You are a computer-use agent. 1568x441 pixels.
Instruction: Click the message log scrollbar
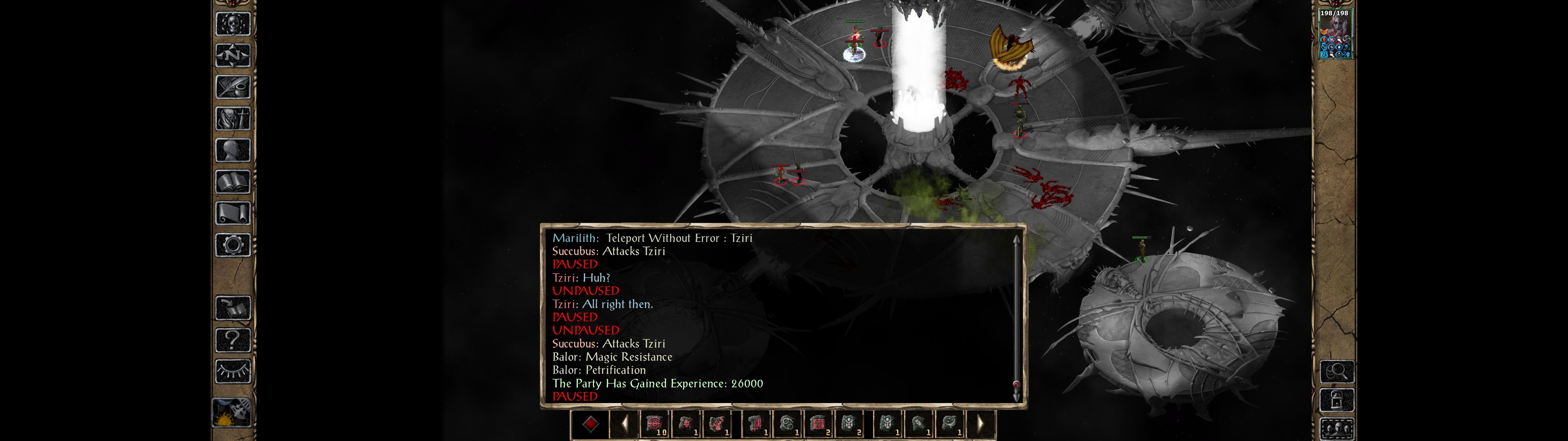(x=1016, y=317)
